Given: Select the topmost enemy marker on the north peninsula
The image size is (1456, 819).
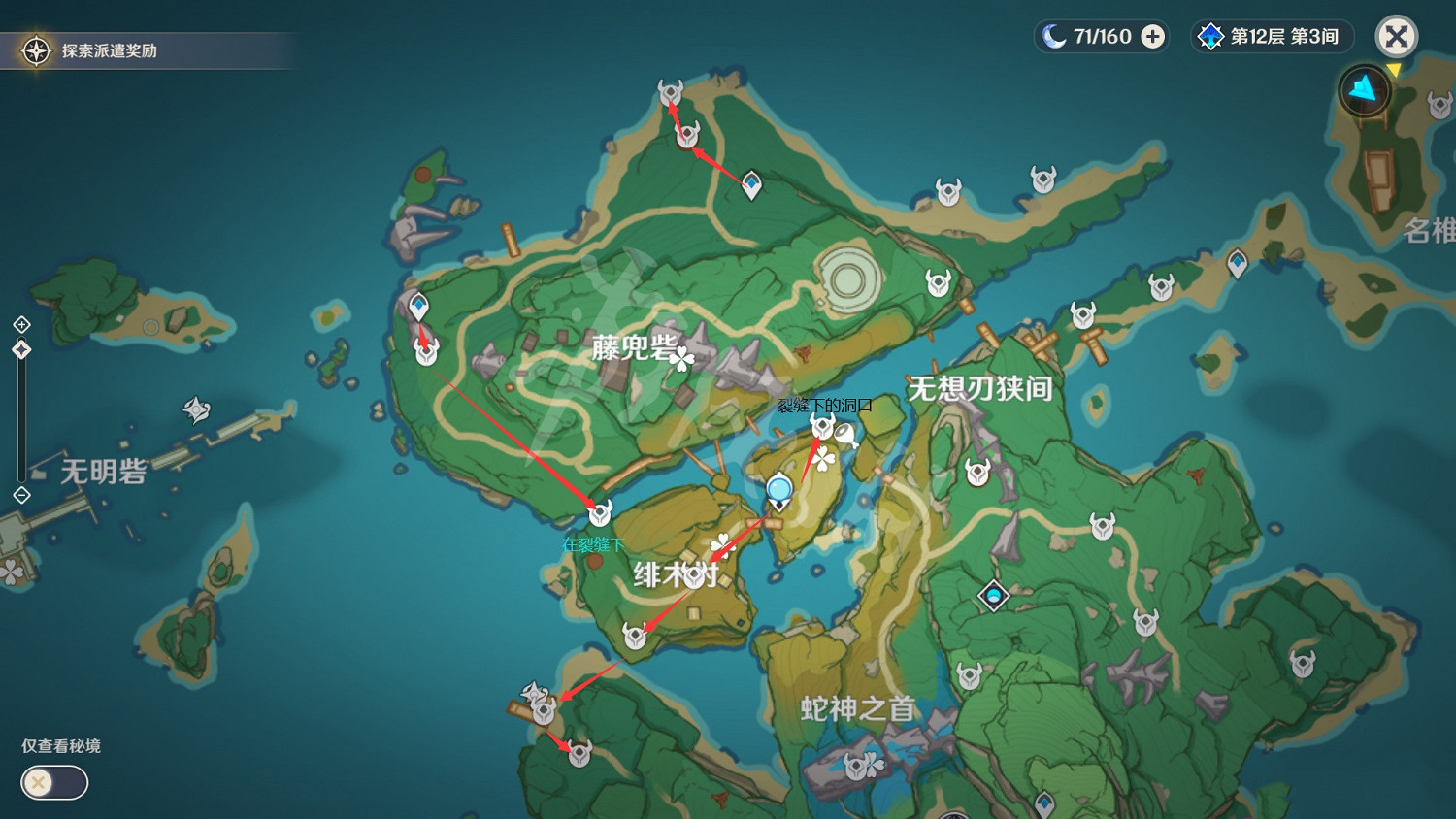Looking at the screenshot, I should pyautogui.click(x=670, y=92).
